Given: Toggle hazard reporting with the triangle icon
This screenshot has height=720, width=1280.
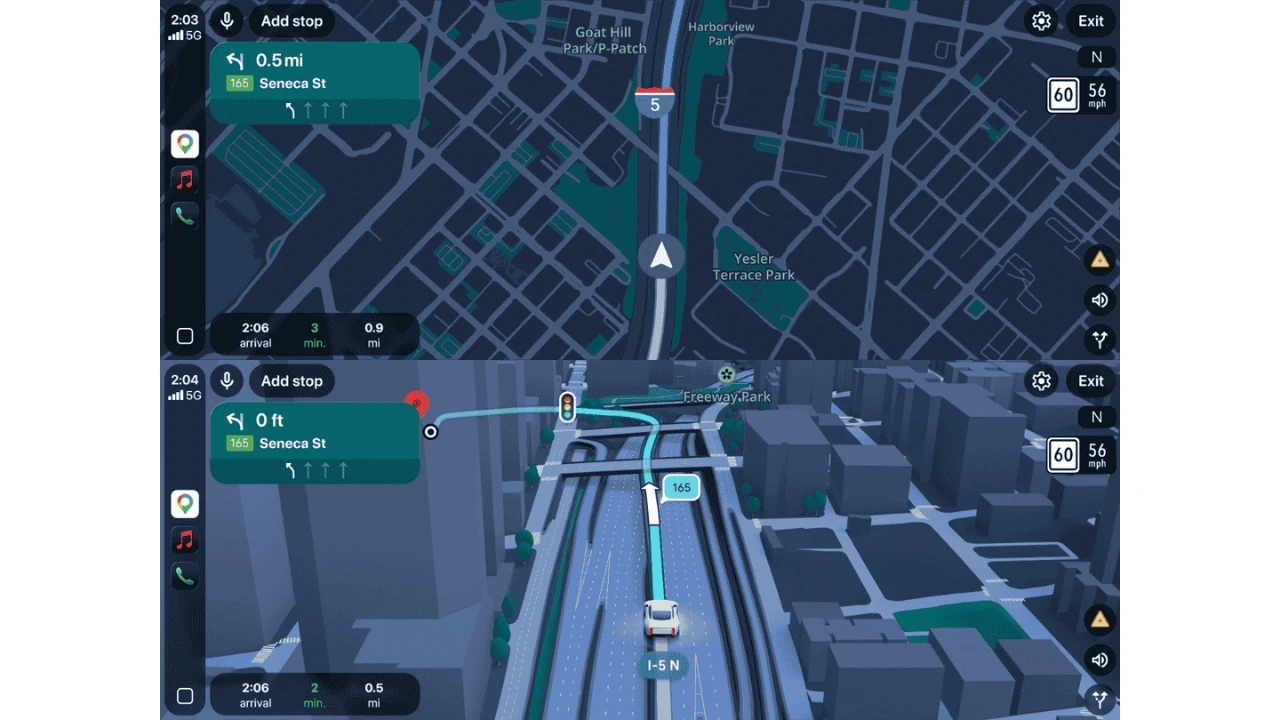Looking at the screenshot, I should pos(1100,619).
